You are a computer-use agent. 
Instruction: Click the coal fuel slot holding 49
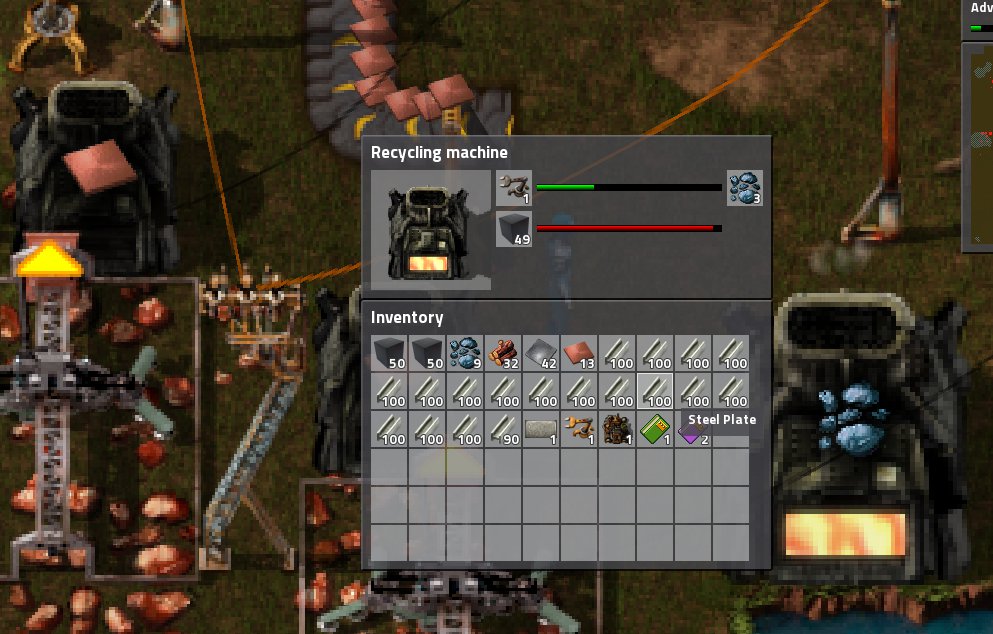pyautogui.click(x=513, y=230)
